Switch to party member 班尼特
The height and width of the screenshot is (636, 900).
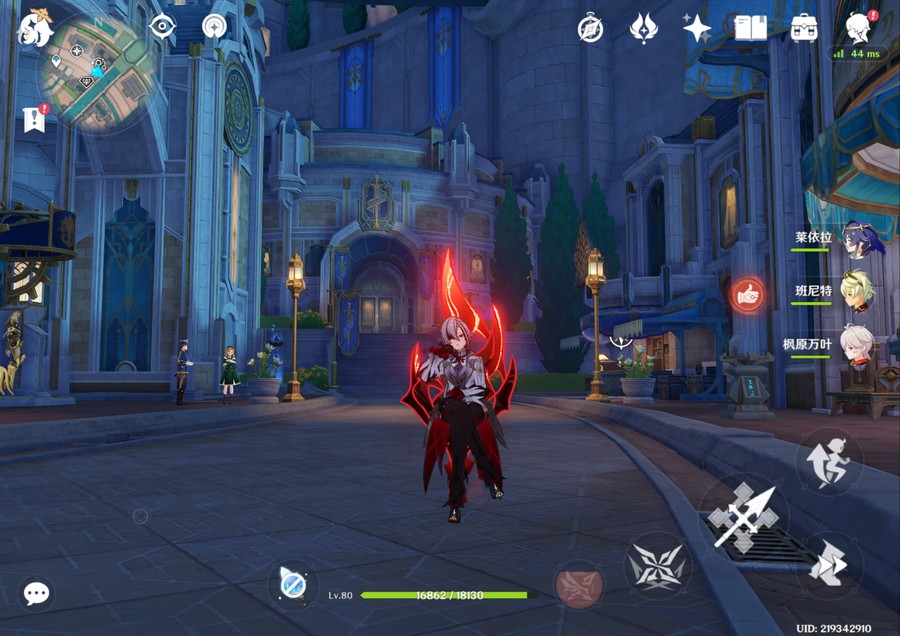857,291
